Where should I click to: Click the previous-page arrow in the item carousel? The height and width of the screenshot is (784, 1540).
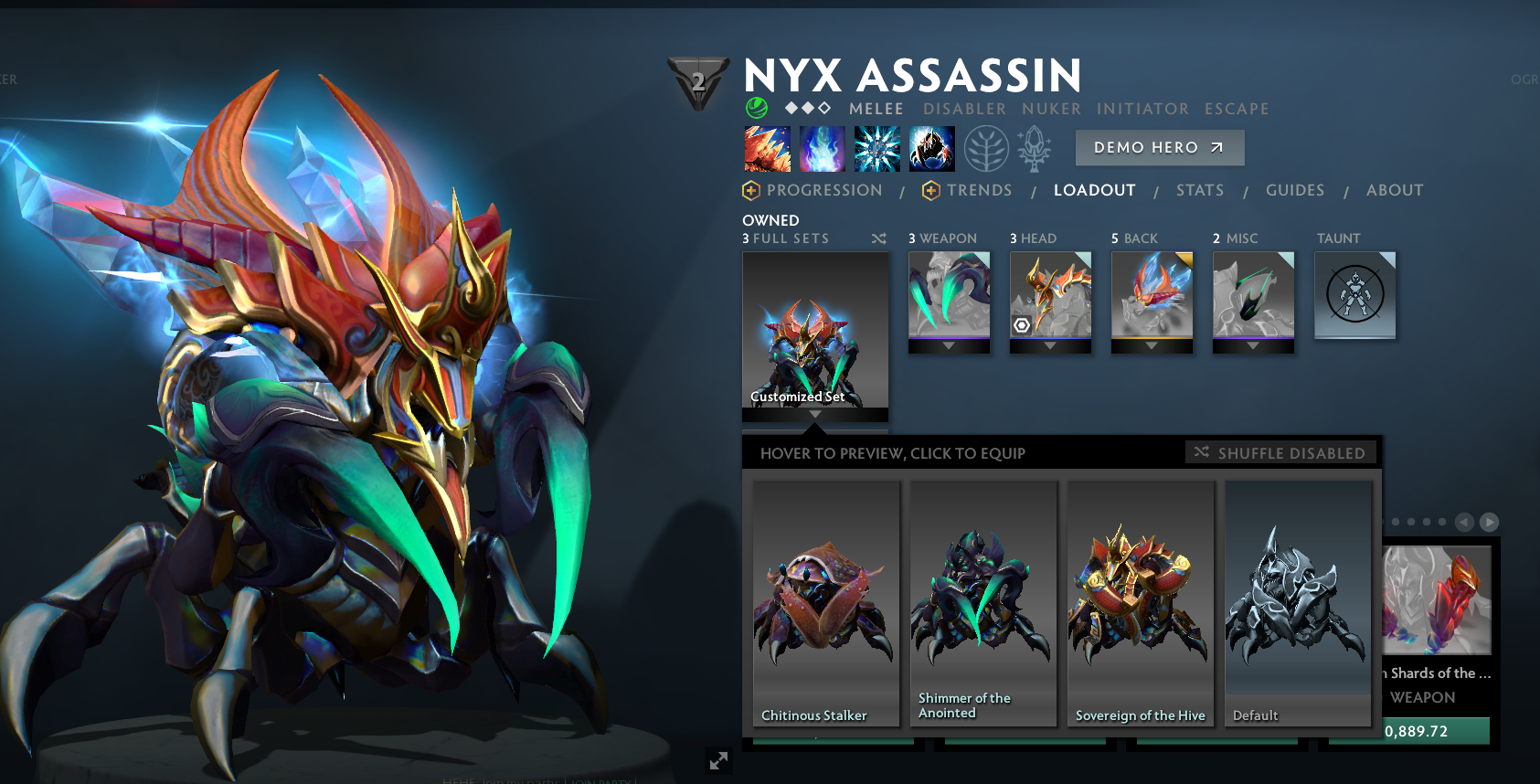pyautogui.click(x=1463, y=523)
